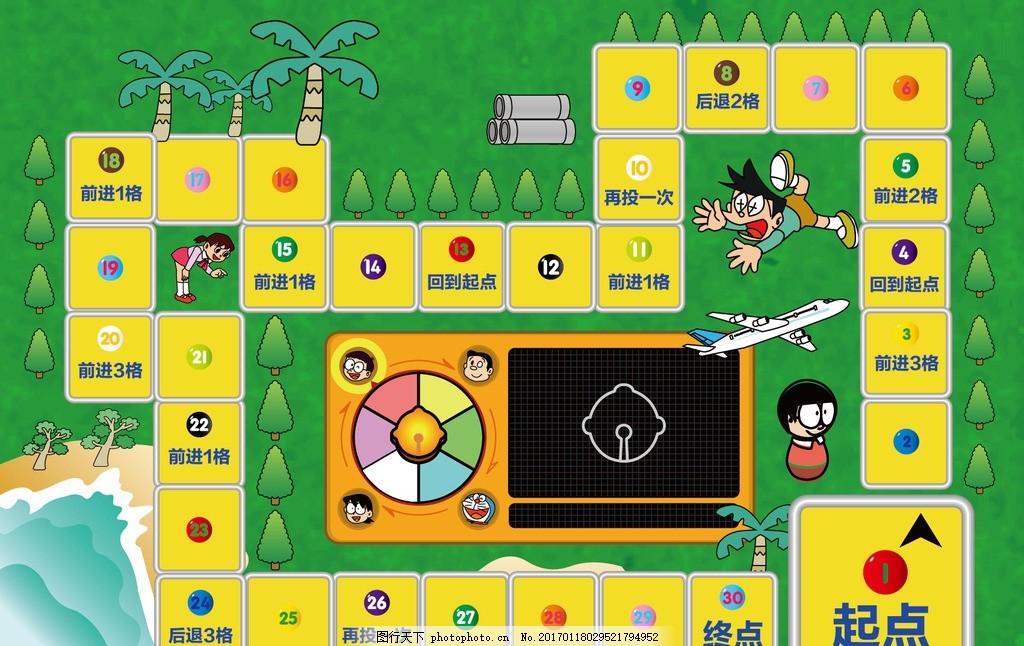Screen dimensions: 1024x646
Task: Choose the 终点 finish tile numbered 30
Action: [733, 612]
